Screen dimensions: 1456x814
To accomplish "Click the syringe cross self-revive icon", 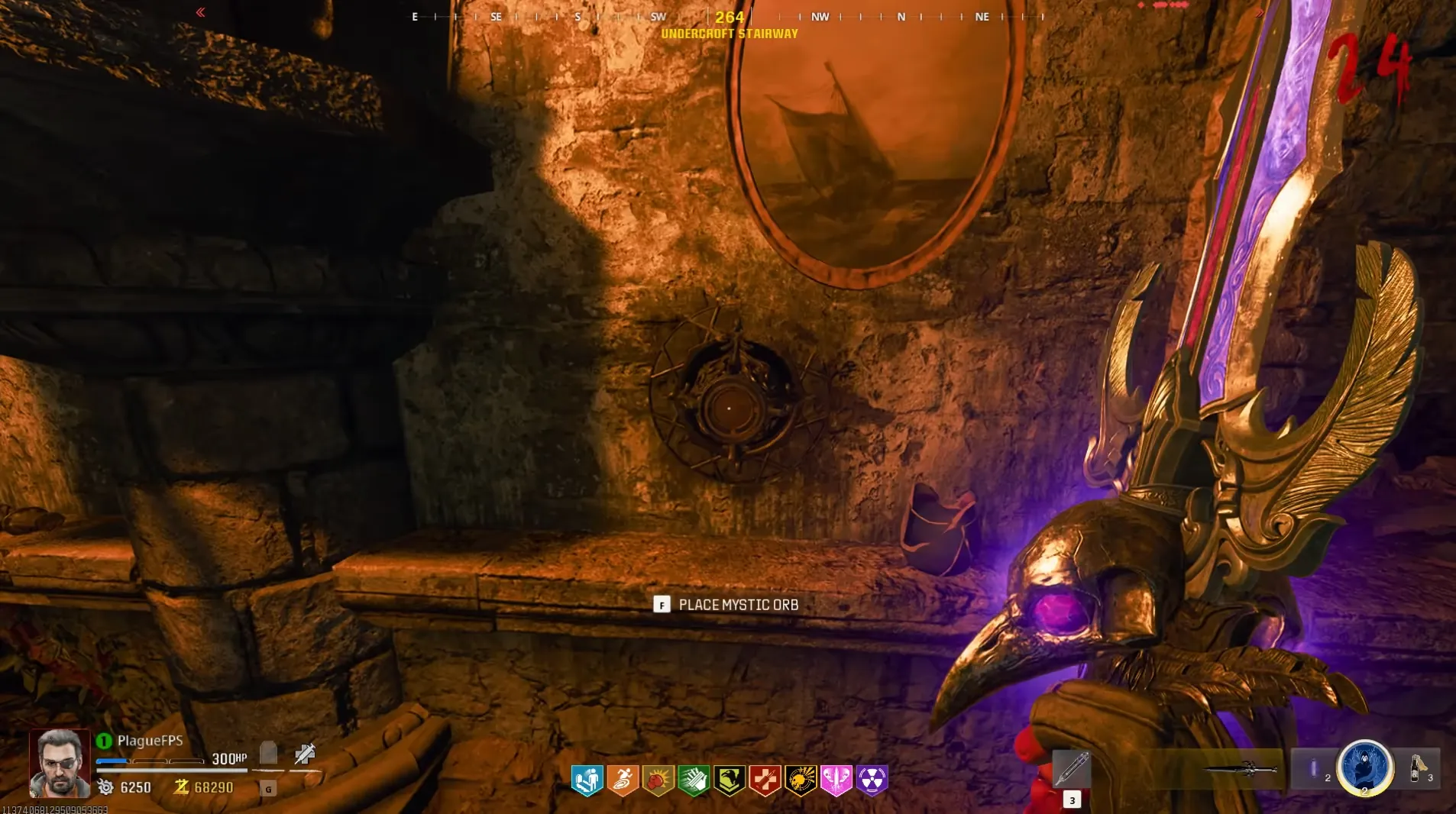I will (x=305, y=754).
